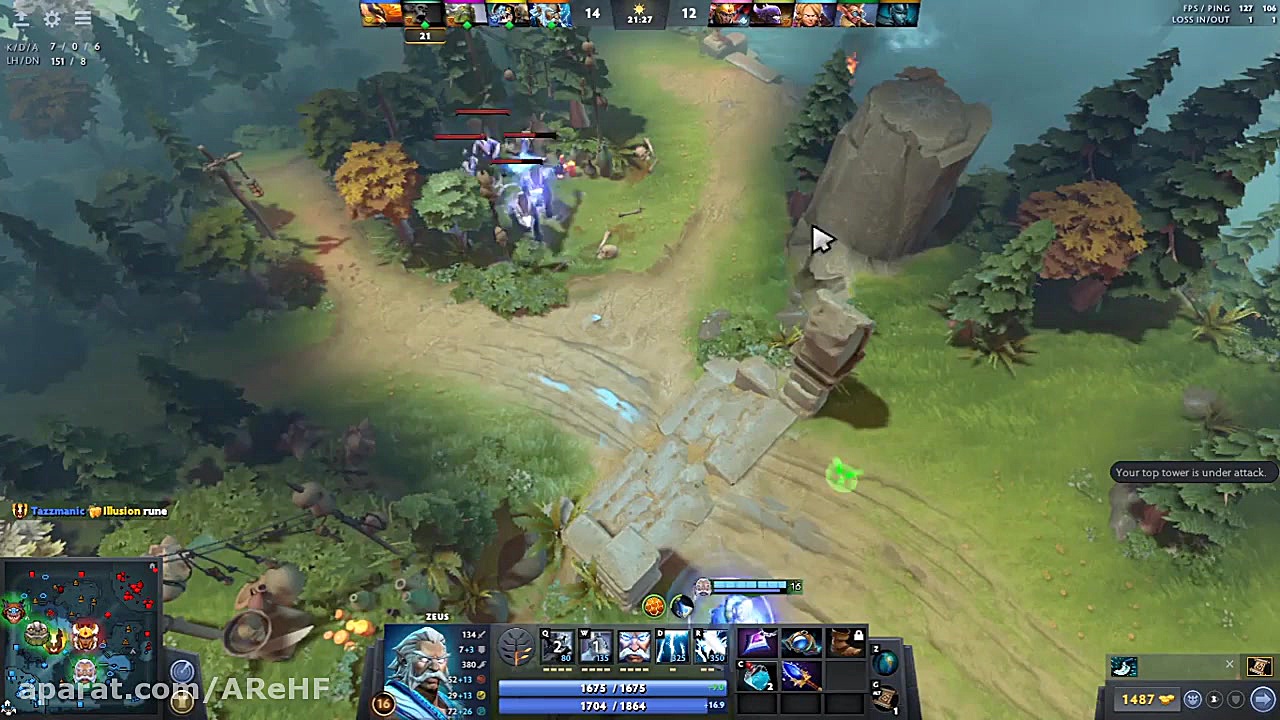Click the item in Zeus's first inventory slot

pyautogui.click(x=759, y=642)
